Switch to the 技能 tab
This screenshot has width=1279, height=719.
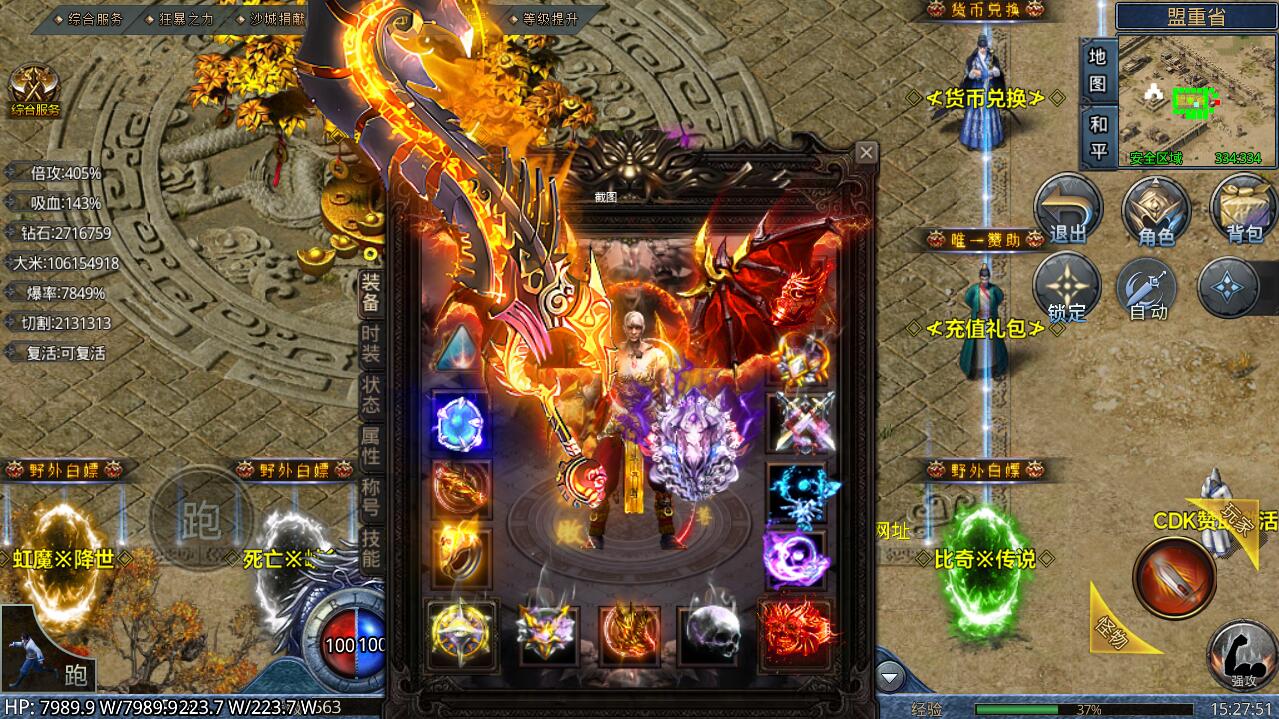click(370, 547)
